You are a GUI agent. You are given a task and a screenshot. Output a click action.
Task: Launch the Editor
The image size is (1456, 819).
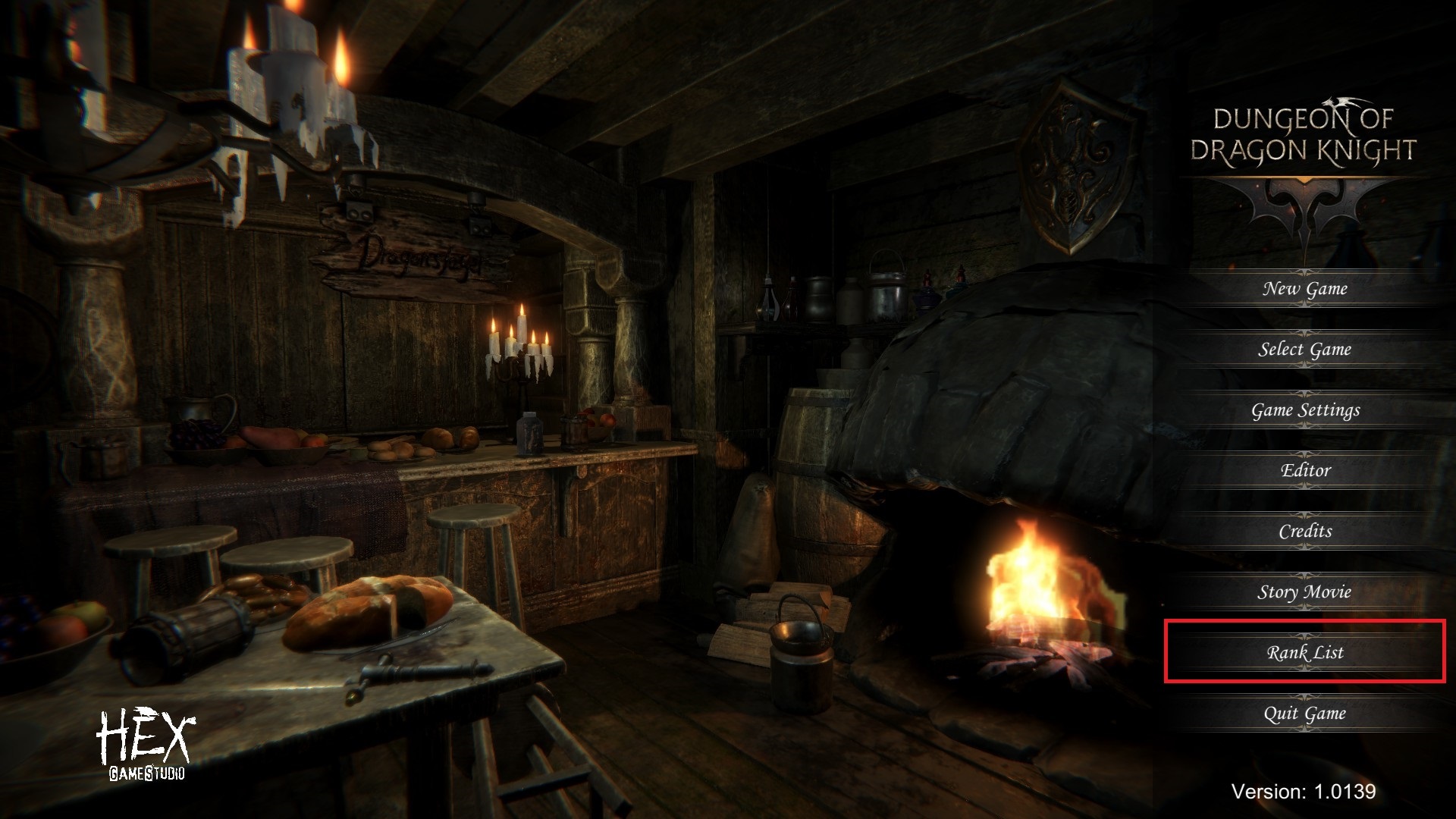click(1304, 471)
